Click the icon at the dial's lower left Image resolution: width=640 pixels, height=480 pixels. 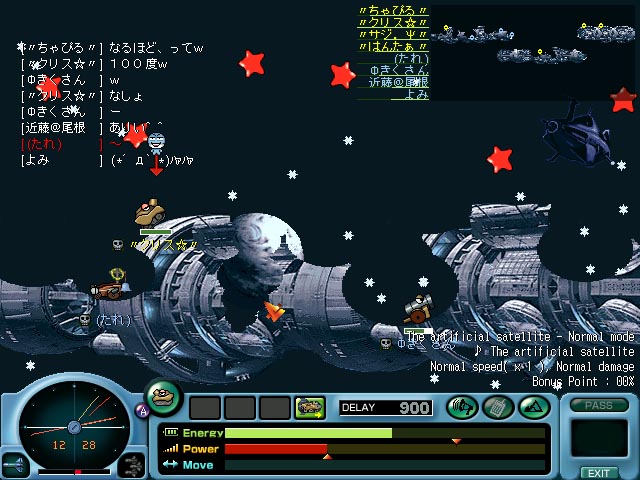point(15,464)
